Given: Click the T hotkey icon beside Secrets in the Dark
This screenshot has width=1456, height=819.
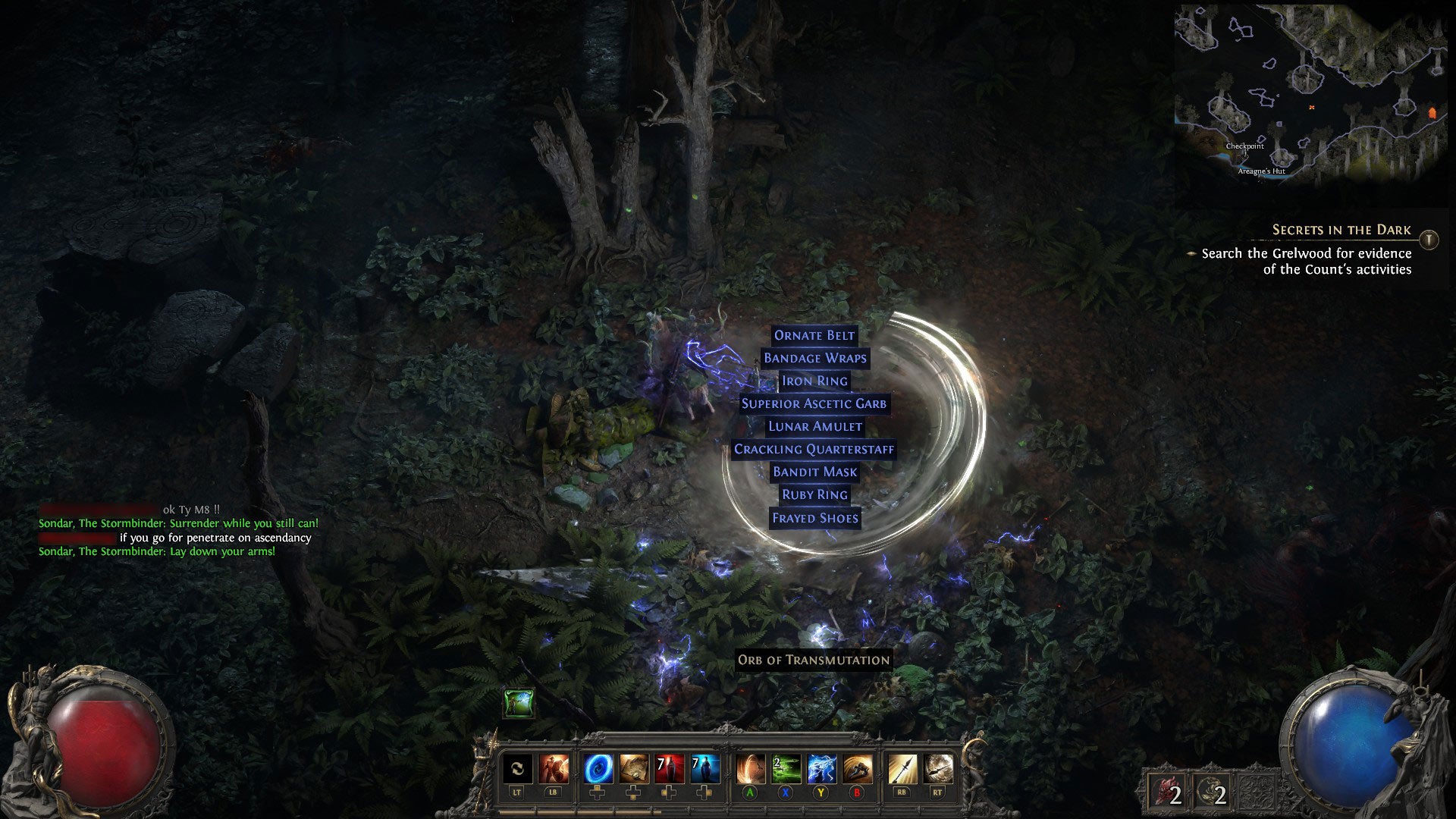Looking at the screenshot, I should 1429,240.
